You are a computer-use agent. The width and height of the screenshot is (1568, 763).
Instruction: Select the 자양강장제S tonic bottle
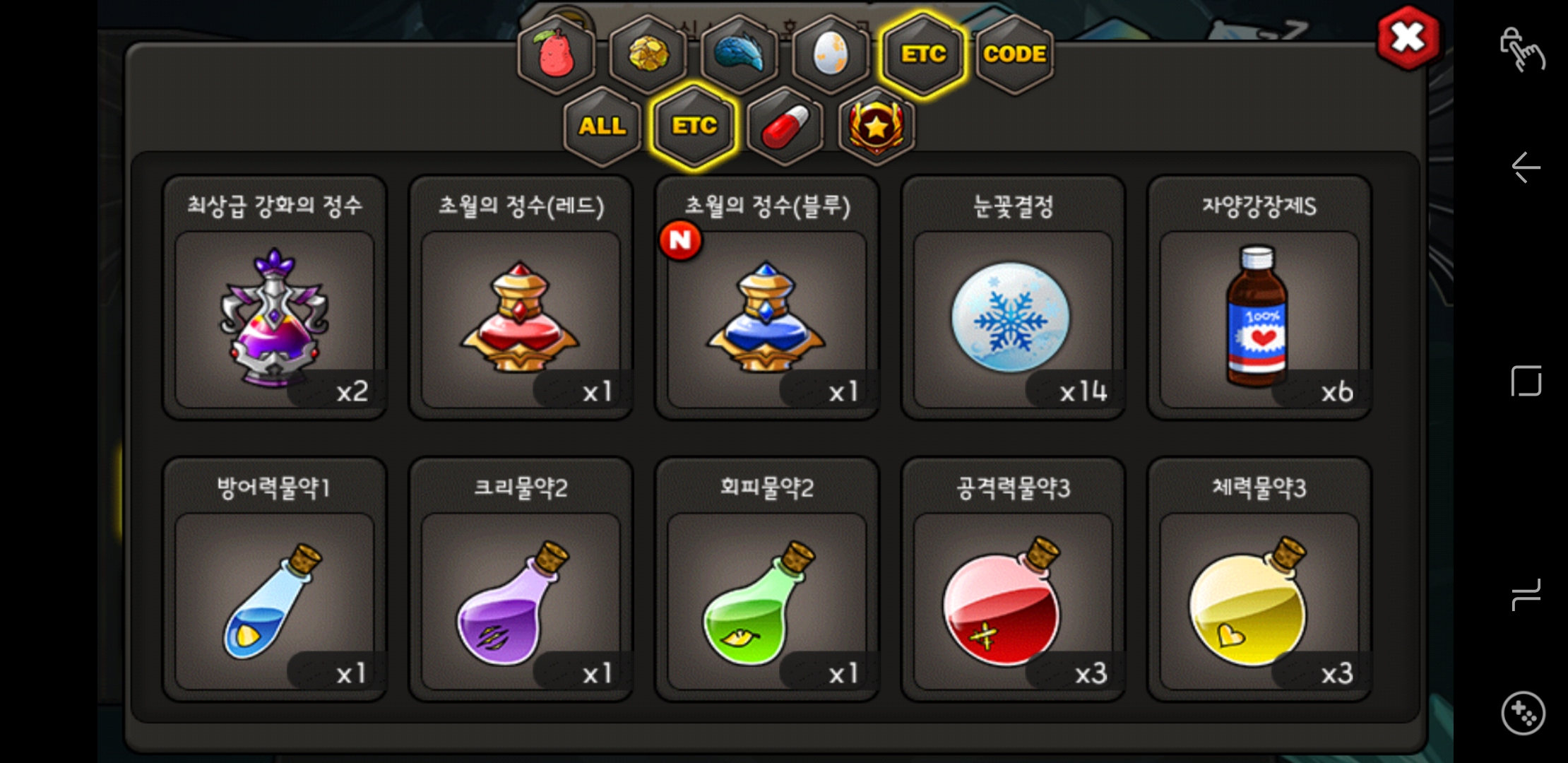1259,319
